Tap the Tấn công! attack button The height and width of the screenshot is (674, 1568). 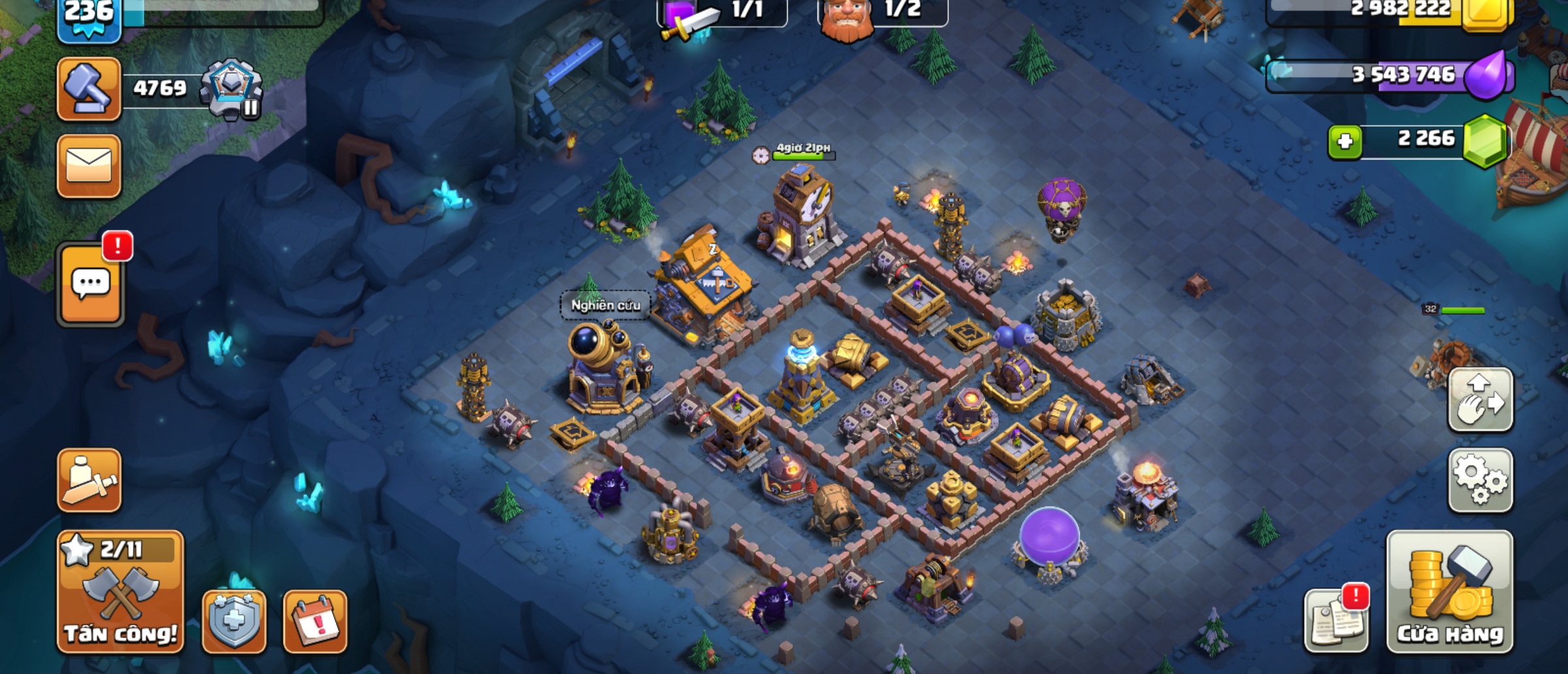[120, 591]
